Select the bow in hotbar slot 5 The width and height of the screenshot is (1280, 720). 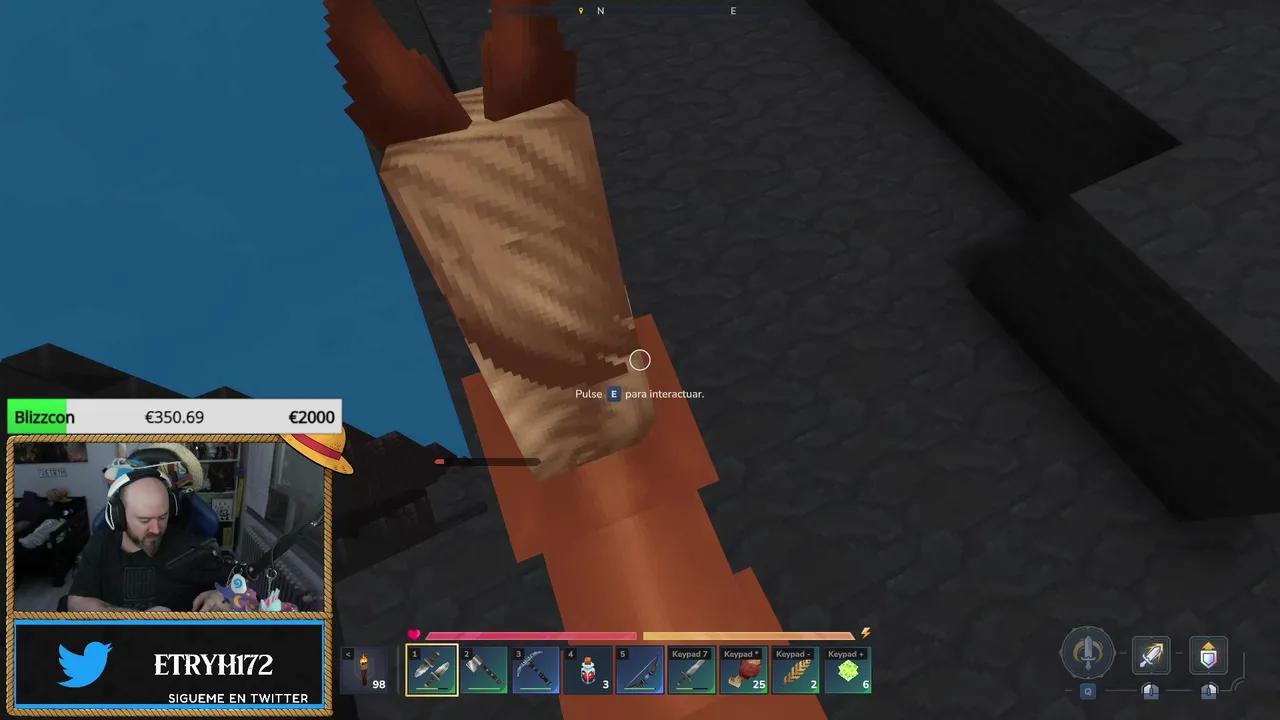640,668
